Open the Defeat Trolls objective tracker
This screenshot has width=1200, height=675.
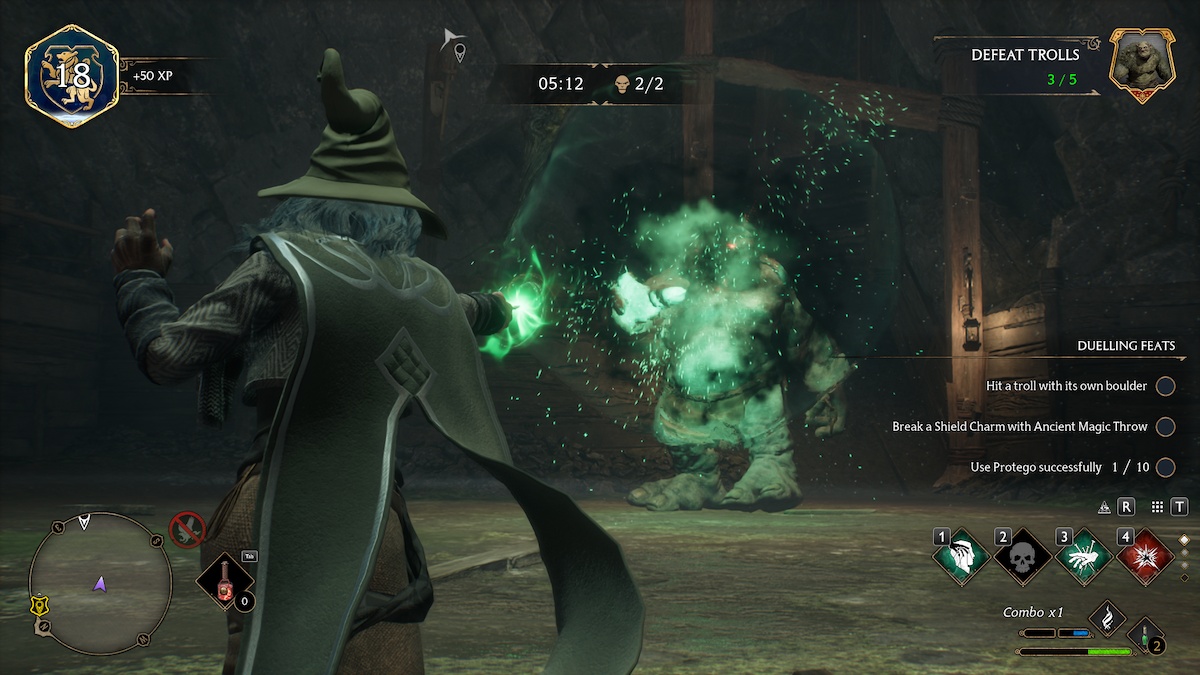[1025, 63]
